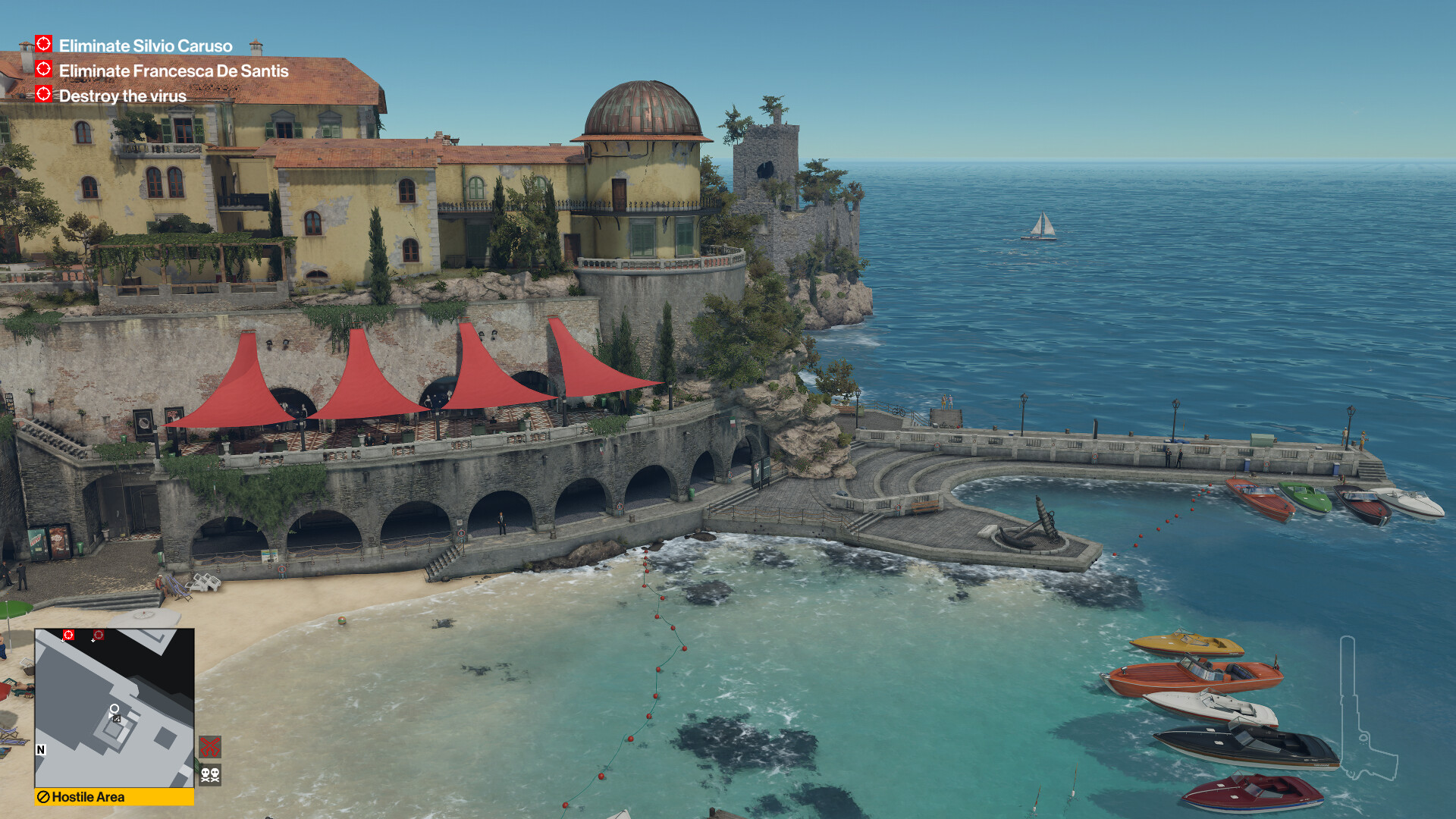Viewport: 1456px width, 819px height.
Task: Select the Eliminate Silvio Caruso objective
Action: pyautogui.click(x=145, y=46)
